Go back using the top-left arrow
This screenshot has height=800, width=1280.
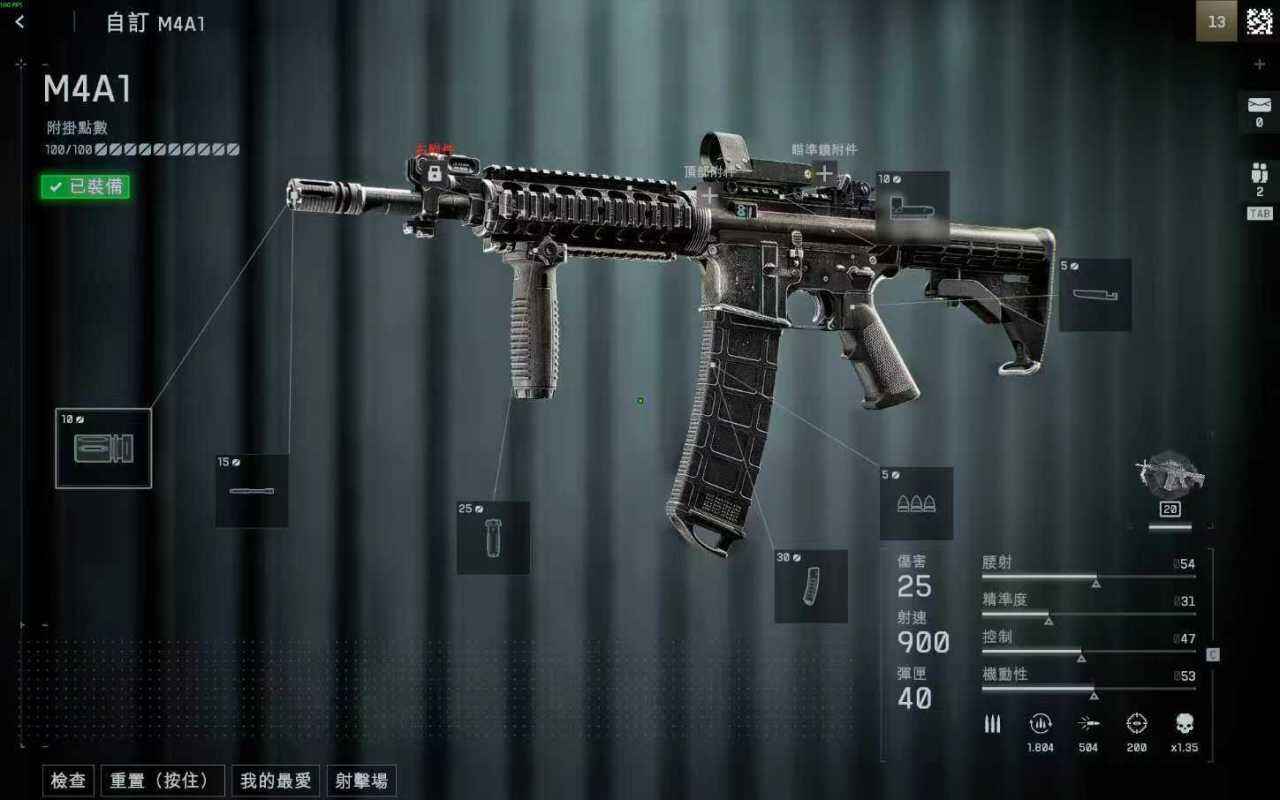tap(20, 22)
